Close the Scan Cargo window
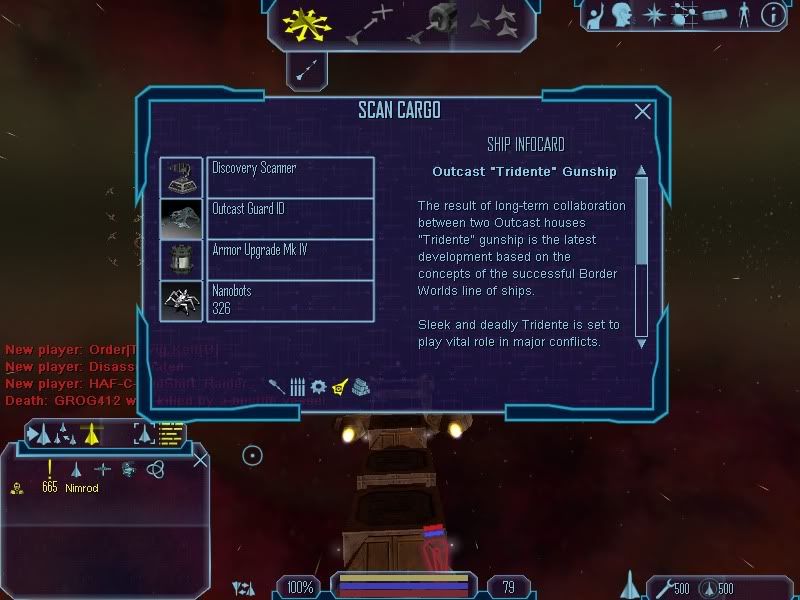Image resolution: width=800 pixels, height=600 pixels. (643, 112)
